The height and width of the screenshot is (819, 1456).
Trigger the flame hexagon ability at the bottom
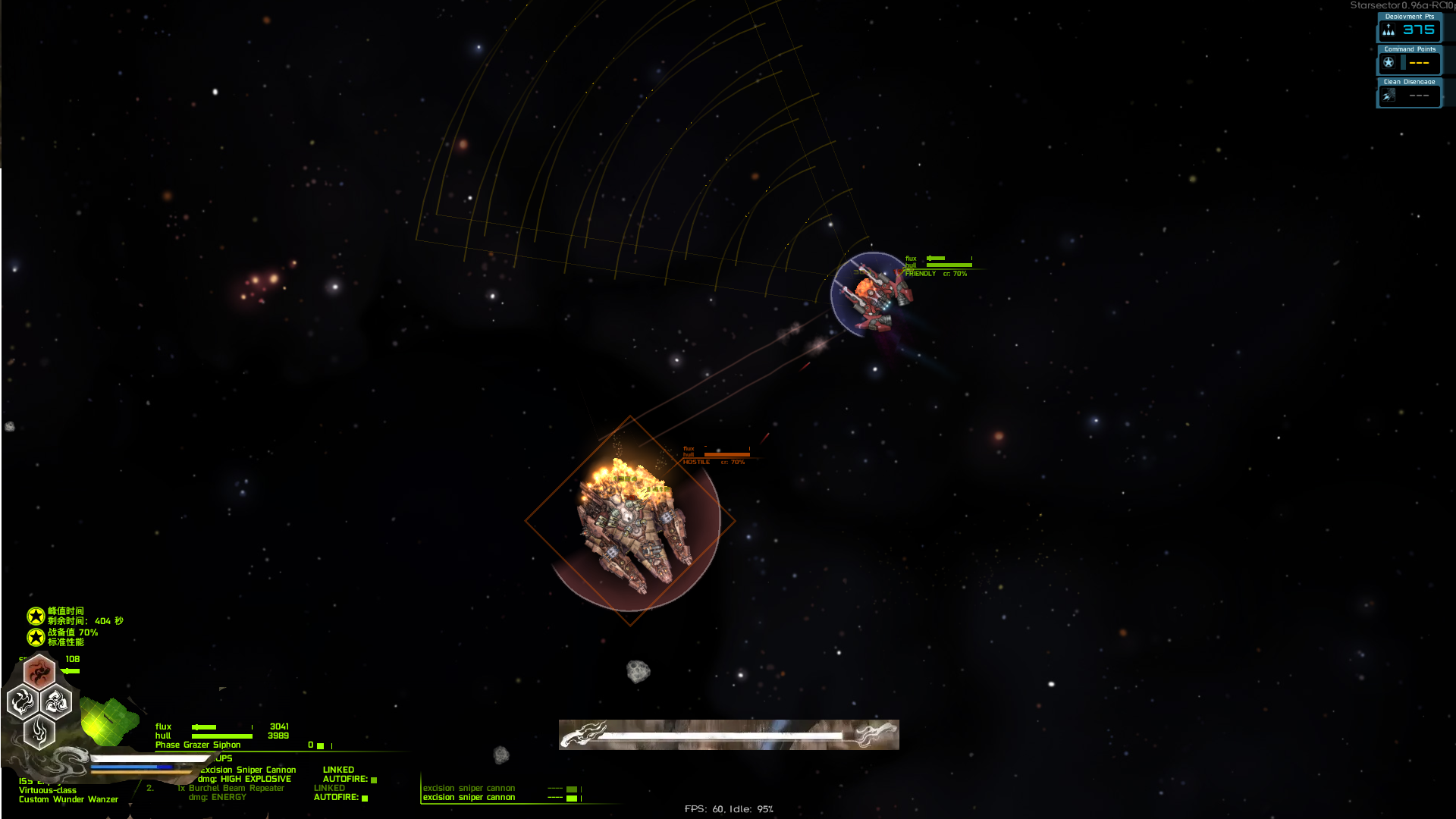[39, 733]
